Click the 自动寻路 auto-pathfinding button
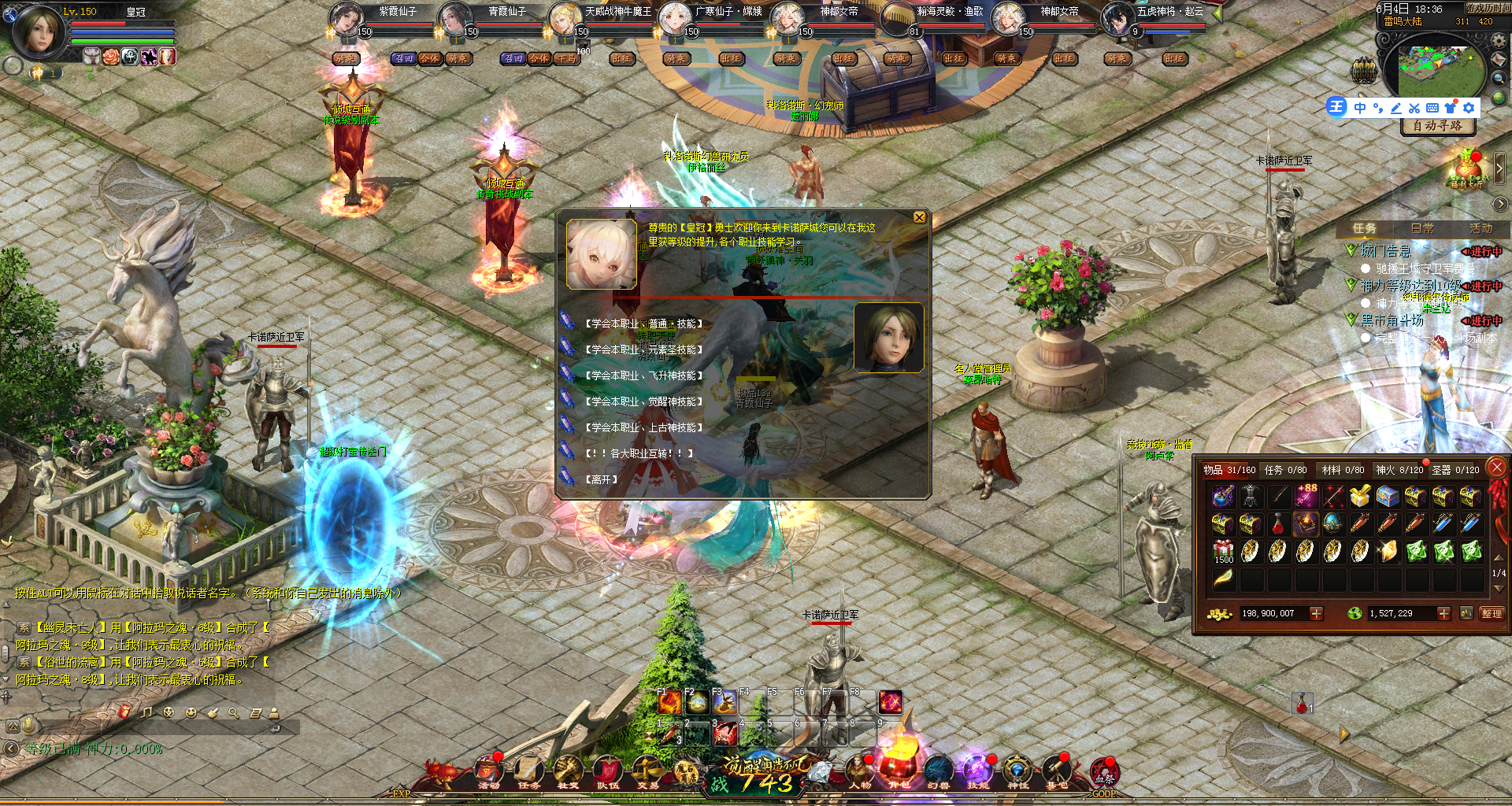 1437,126
